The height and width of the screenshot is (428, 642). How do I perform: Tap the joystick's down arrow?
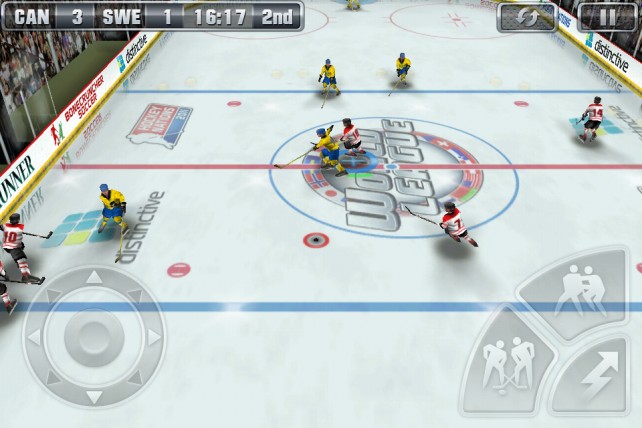point(93,397)
